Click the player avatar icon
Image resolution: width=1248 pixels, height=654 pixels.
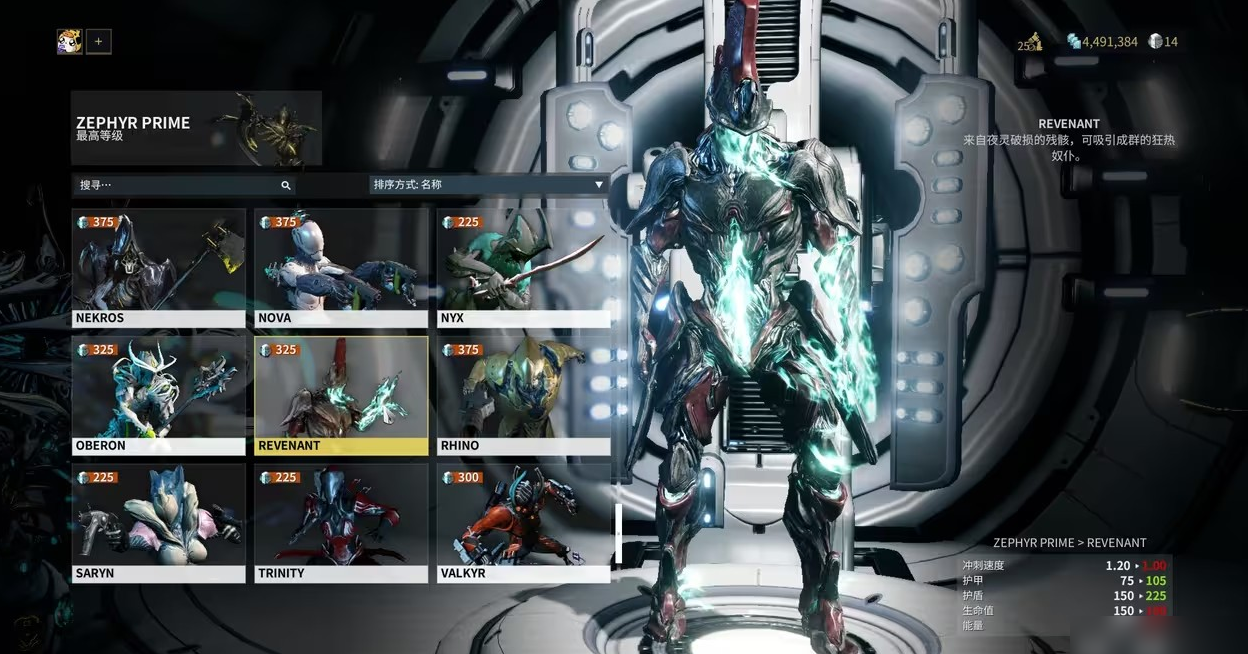(70, 42)
